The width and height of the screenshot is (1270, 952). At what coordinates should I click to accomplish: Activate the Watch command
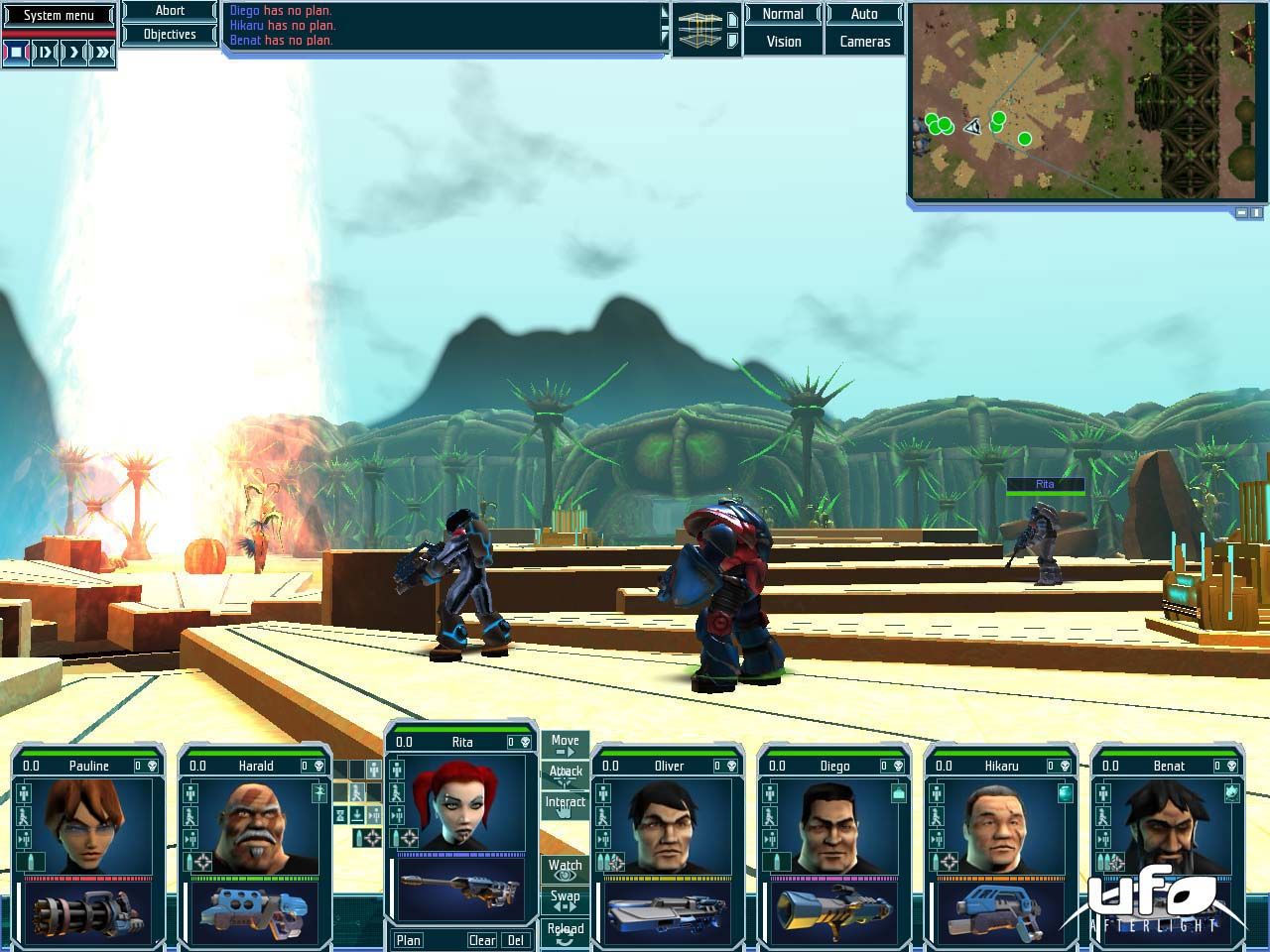[565, 870]
